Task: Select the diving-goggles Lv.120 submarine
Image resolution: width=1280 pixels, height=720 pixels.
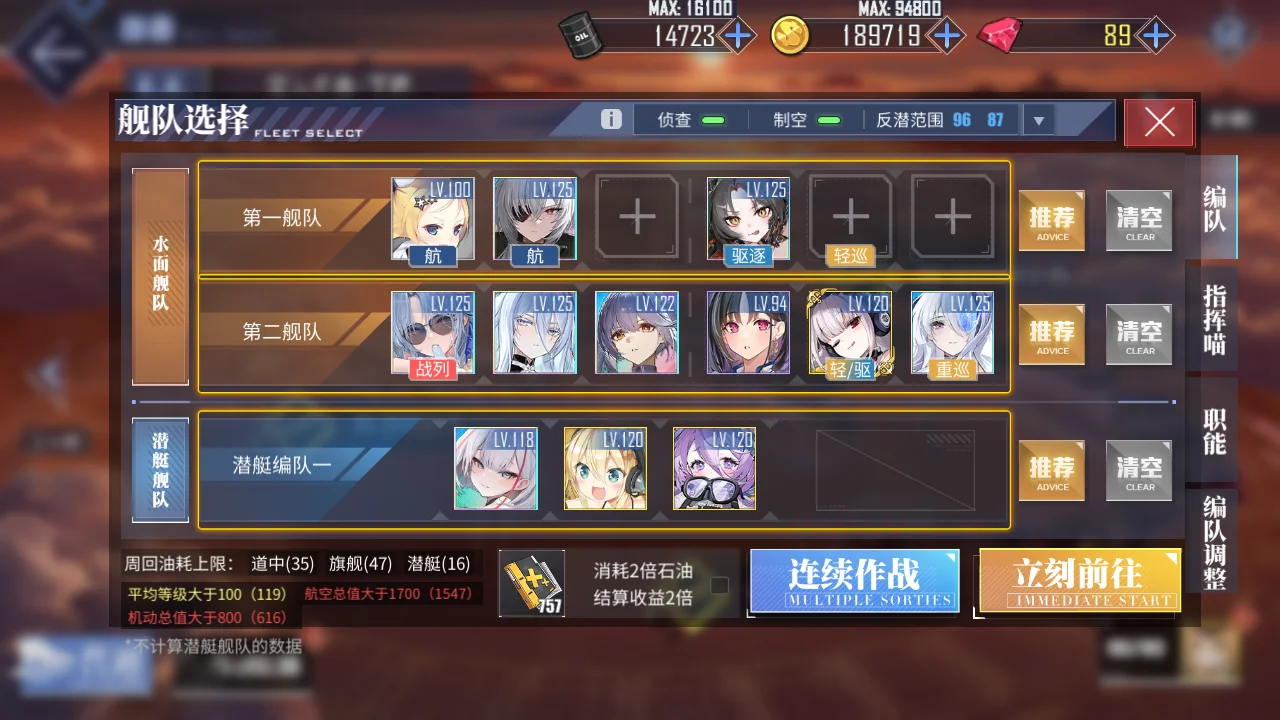Action: (x=714, y=468)
